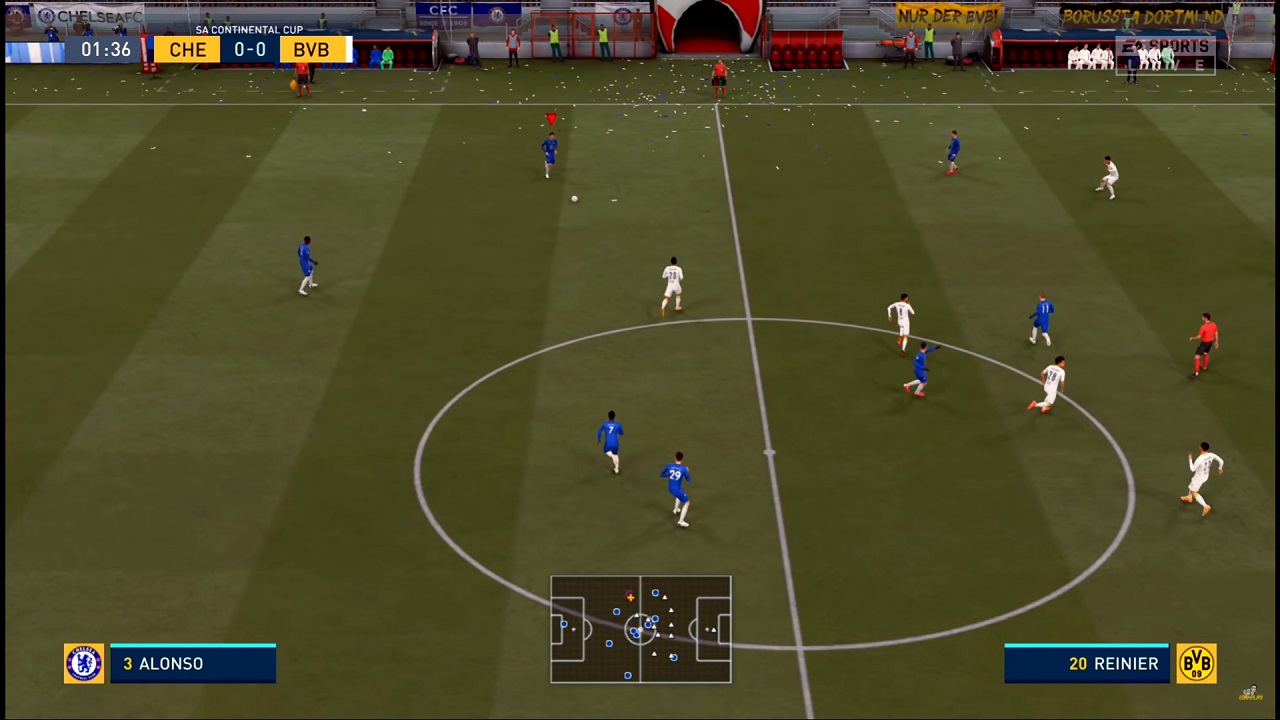Click the 0-0 score display
1280x720 pixels.
coord(249,50)
